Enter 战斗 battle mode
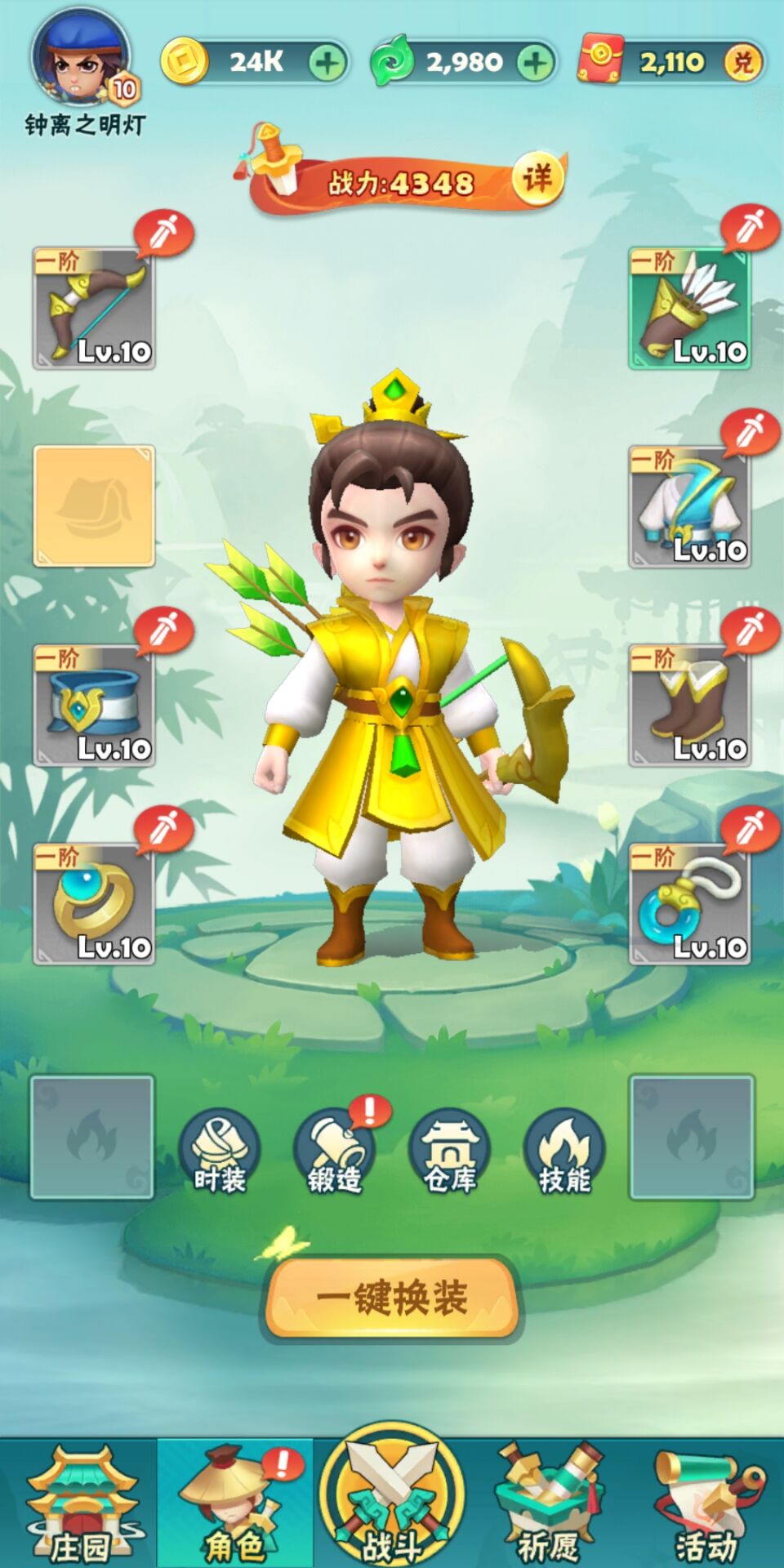 point(392,1504)
